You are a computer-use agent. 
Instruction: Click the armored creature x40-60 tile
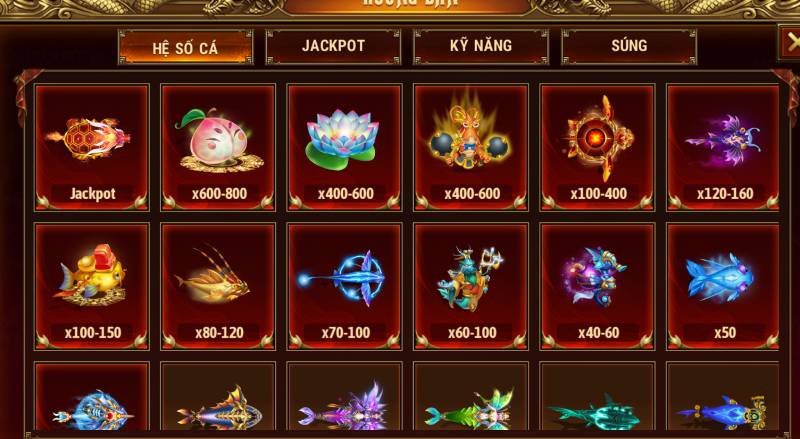coord(598,286)
